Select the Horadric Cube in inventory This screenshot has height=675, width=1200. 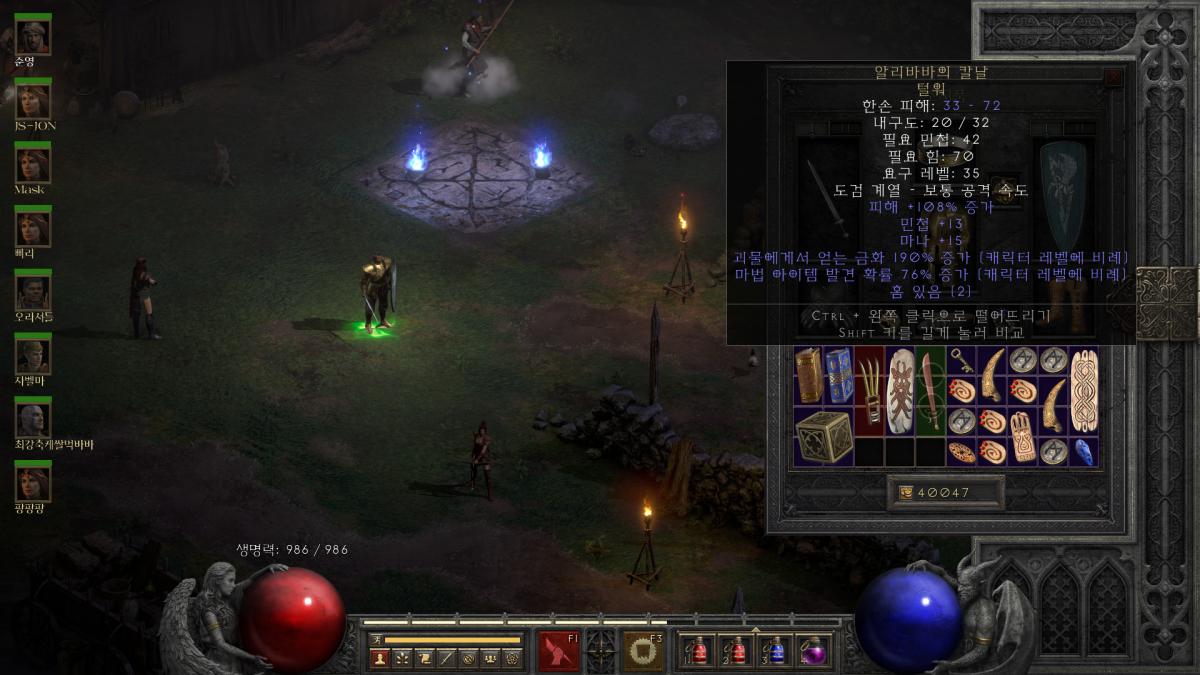(x=825, y=436)
